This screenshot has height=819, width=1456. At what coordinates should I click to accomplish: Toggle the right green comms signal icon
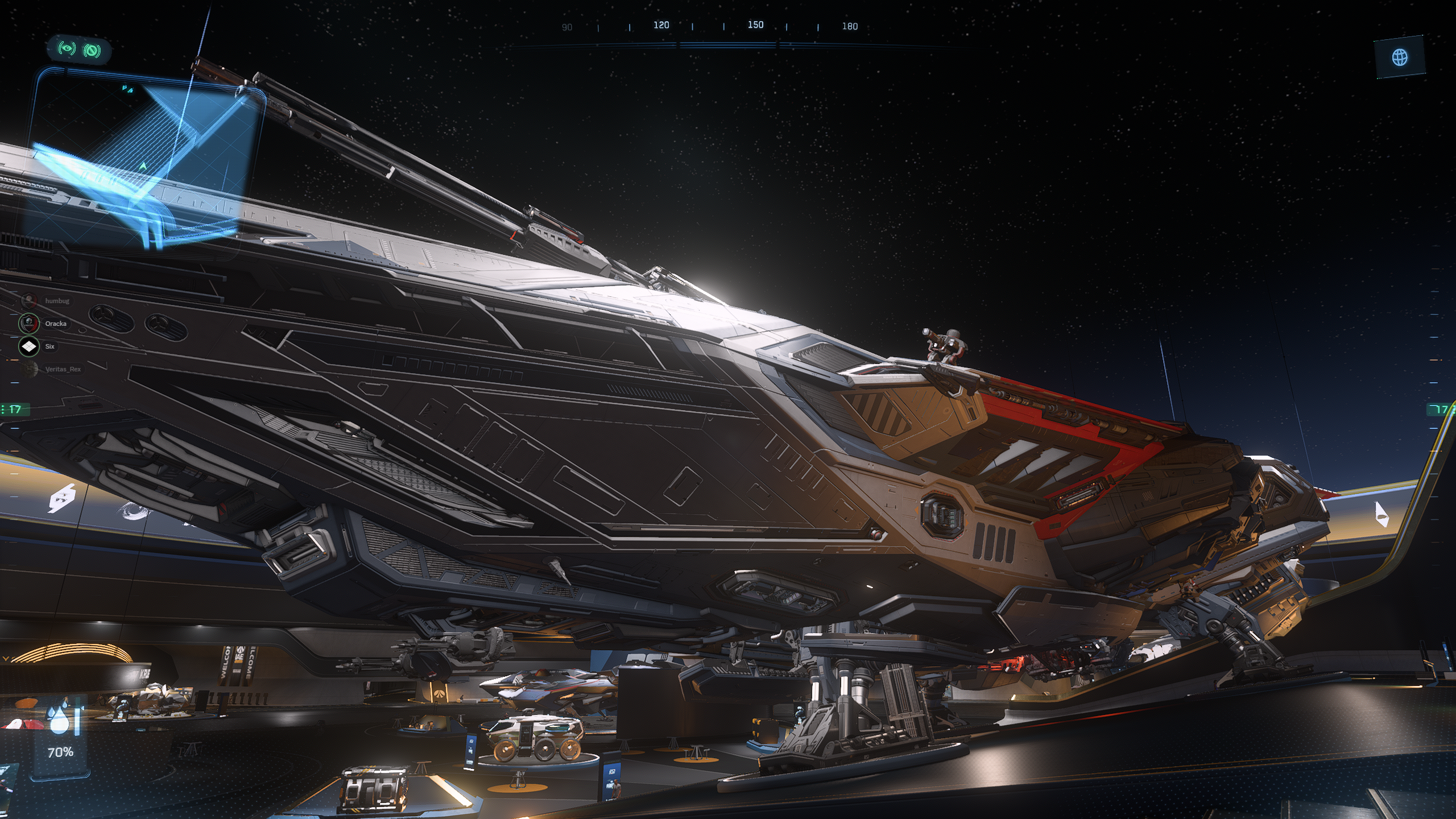pyautogui.click(x=92, y=51)
